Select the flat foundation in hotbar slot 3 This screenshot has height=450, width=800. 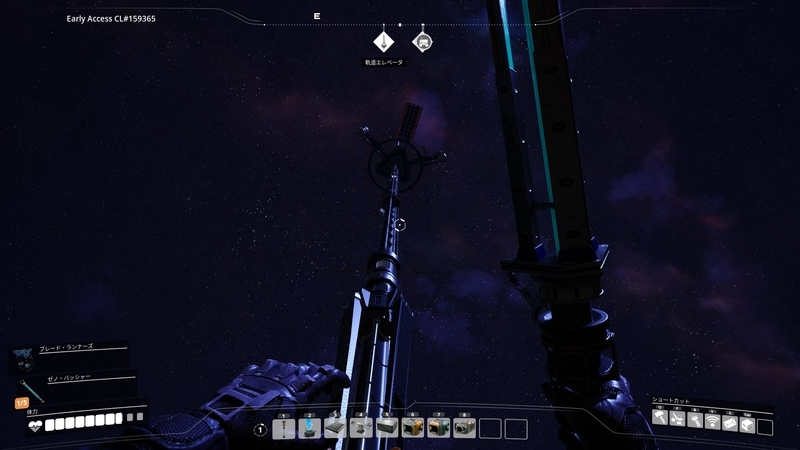coord(336,428)
